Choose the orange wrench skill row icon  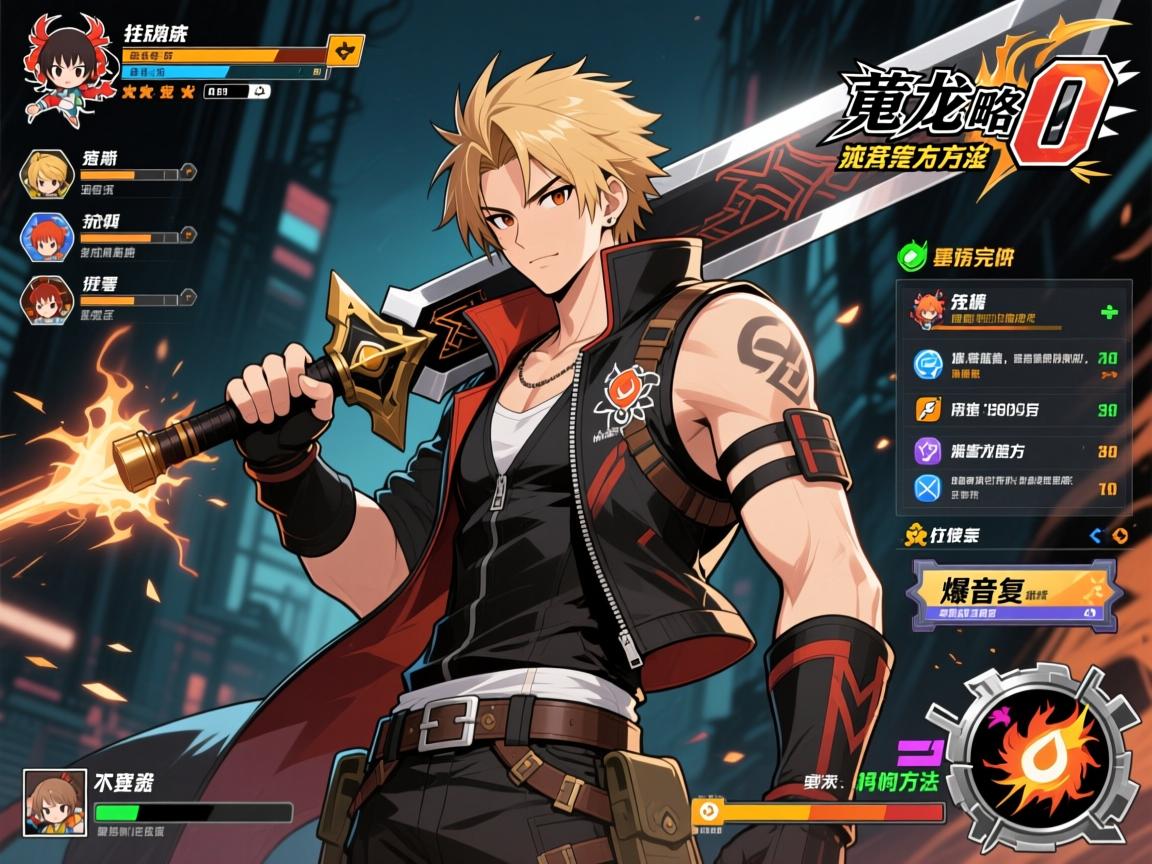(x=927, y=409)
